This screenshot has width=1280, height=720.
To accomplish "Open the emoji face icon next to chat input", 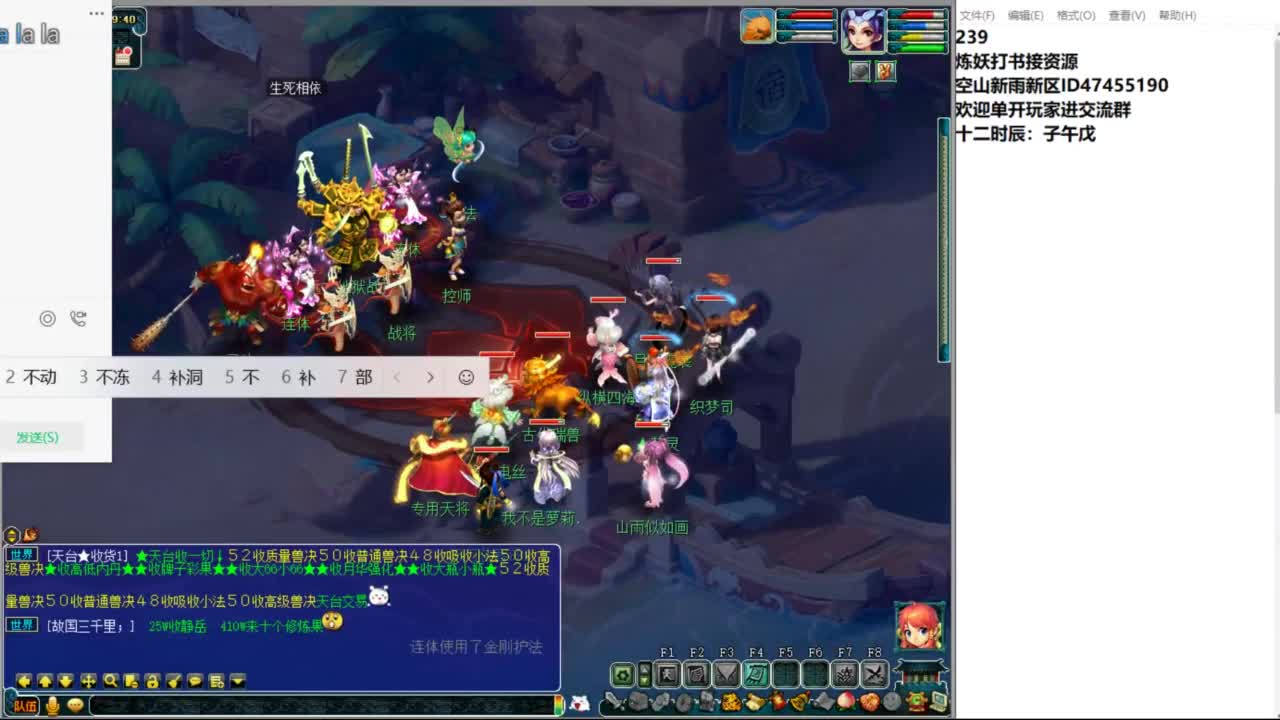I will tap(74, 703).
